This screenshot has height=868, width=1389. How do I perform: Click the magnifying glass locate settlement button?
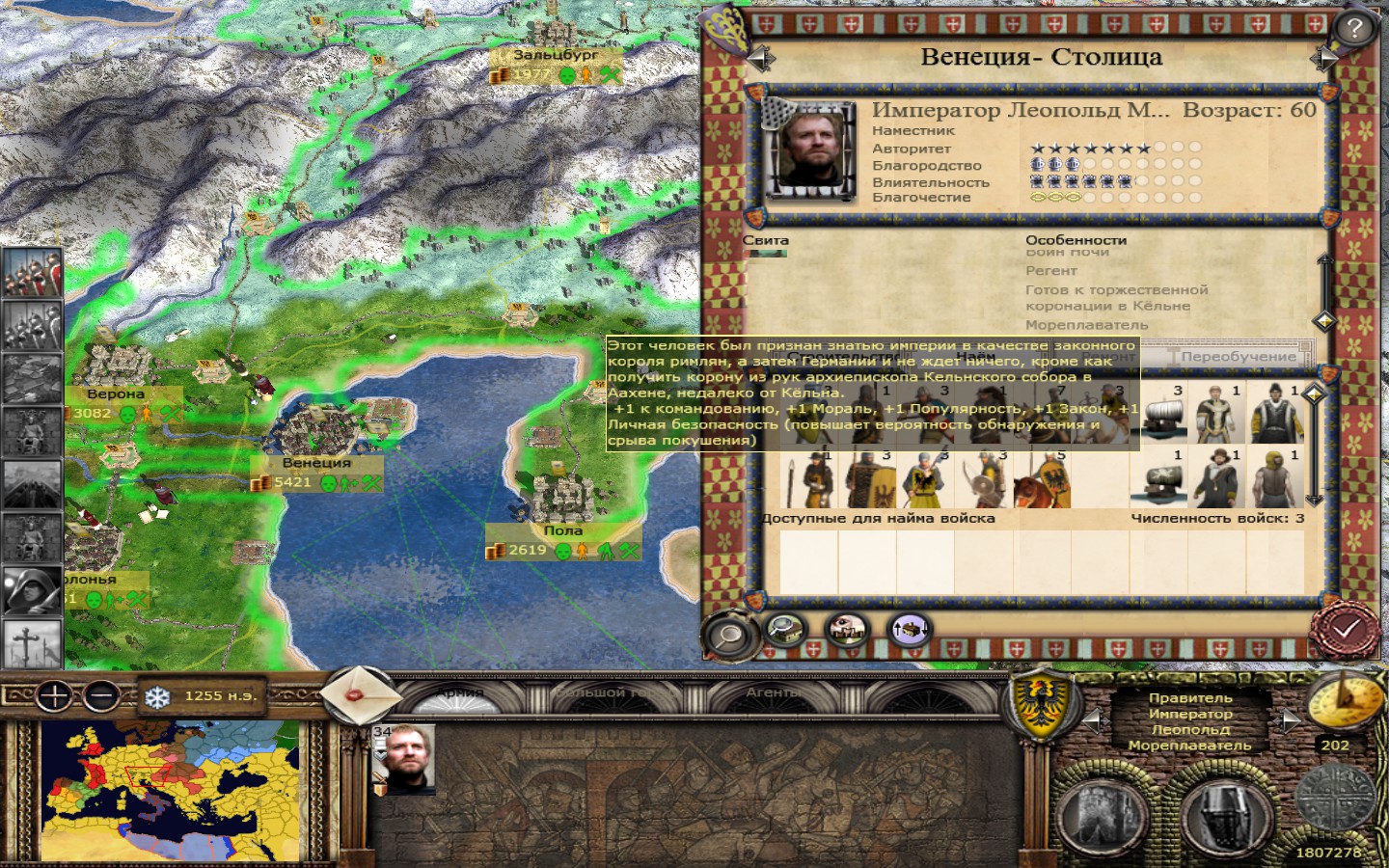728,634
